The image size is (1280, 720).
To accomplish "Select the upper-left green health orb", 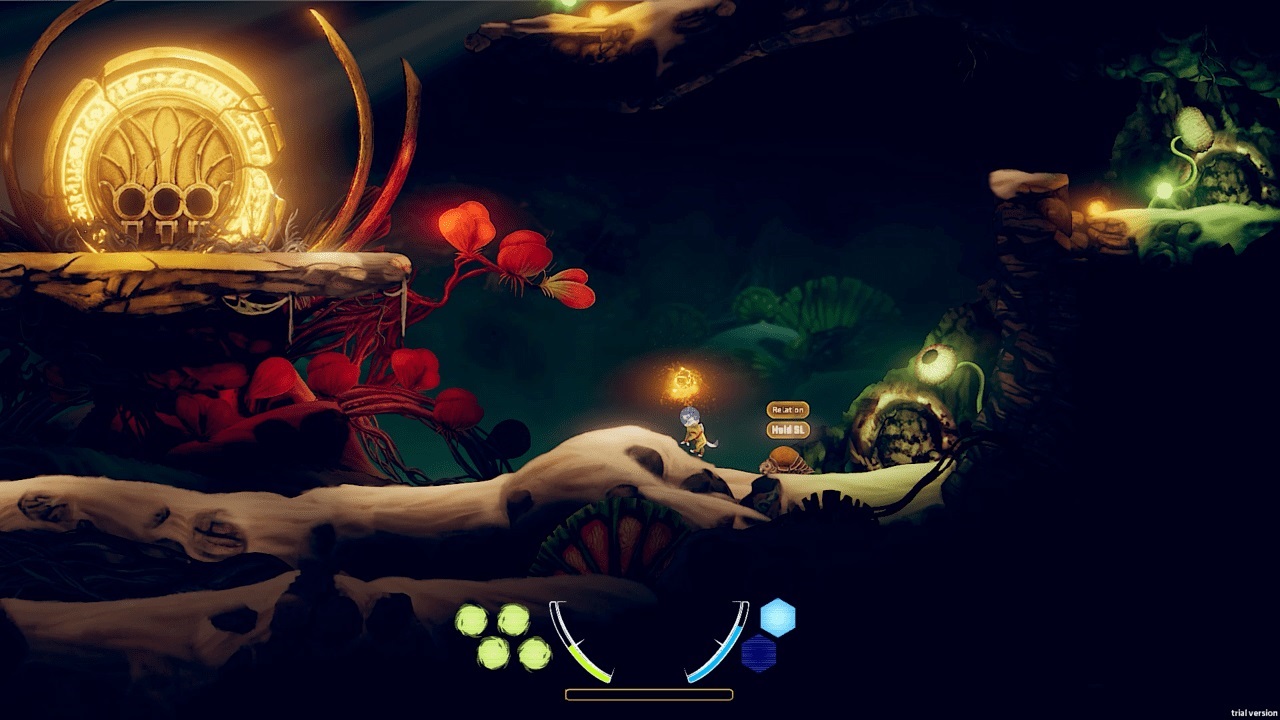I will tap(470, 617).
